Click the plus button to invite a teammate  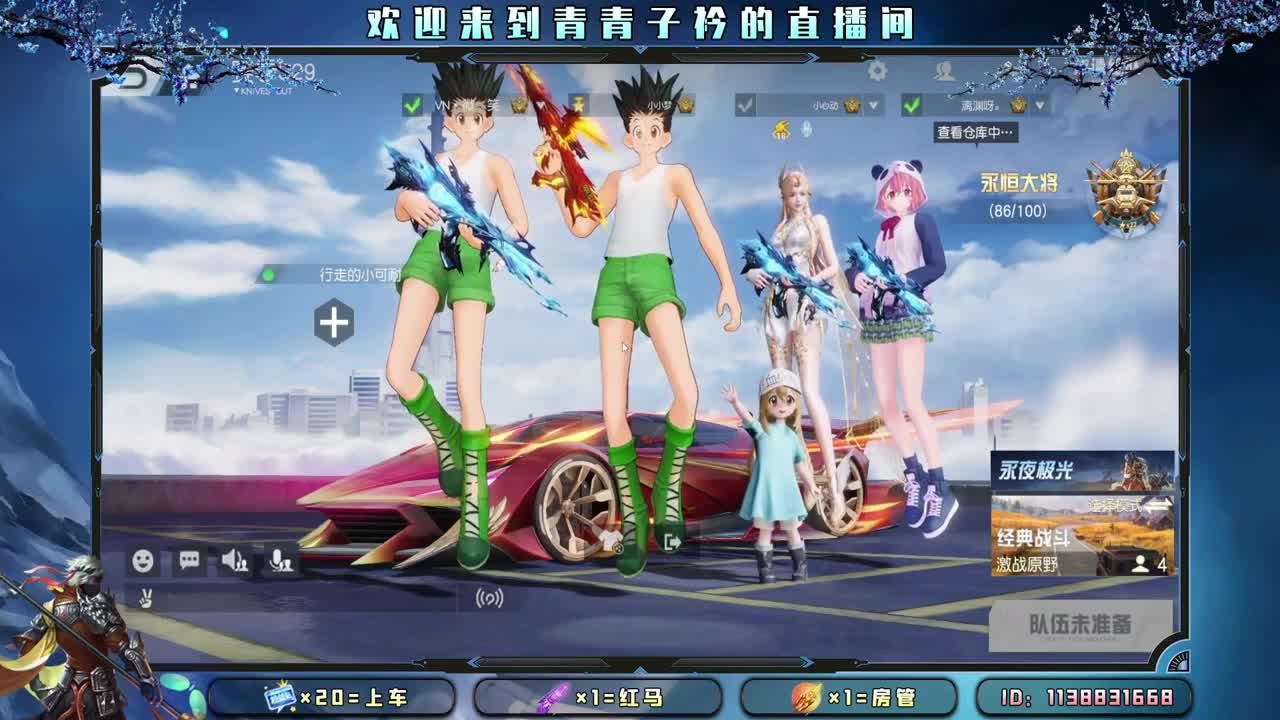[334, 321]
